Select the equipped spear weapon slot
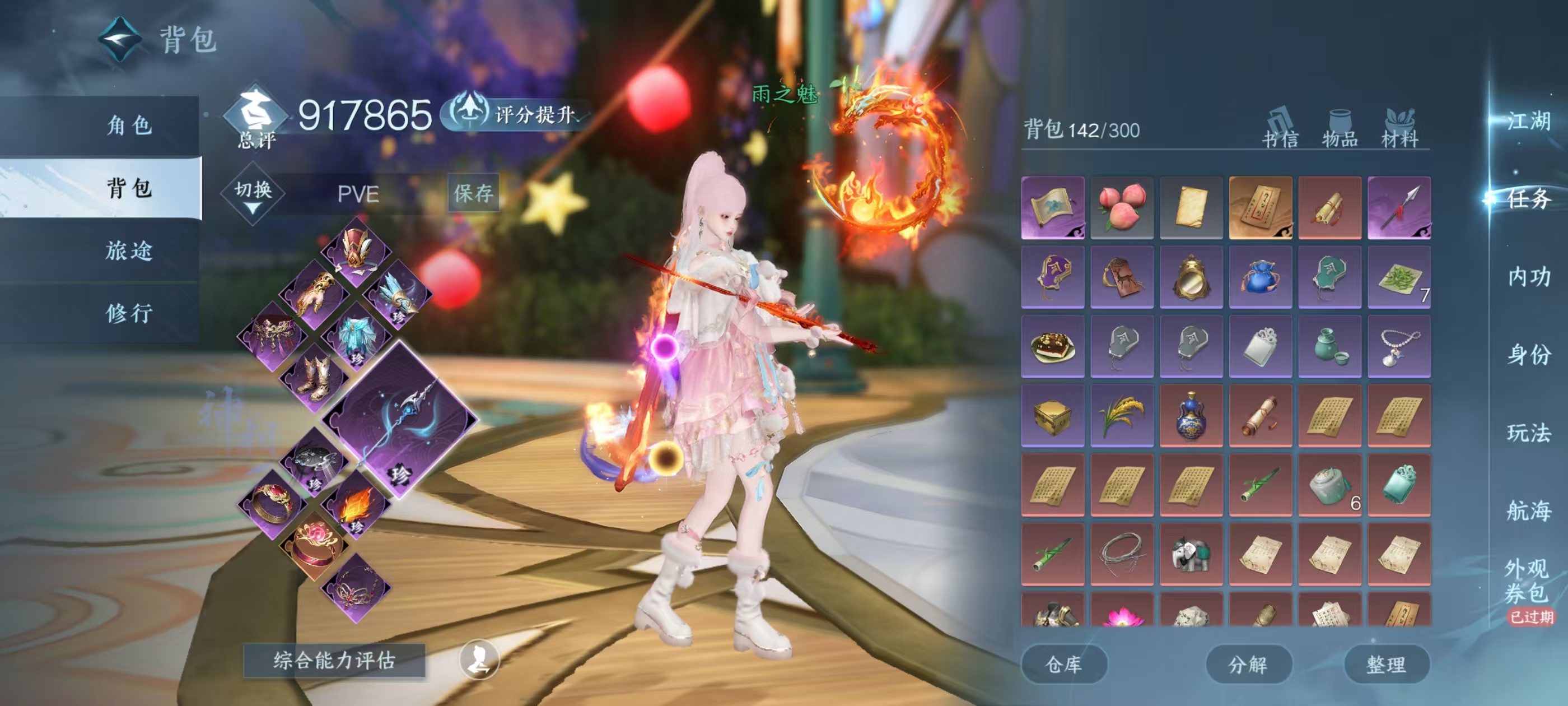The height and width of the screenshot is (706, 1568). coord(400,420)
